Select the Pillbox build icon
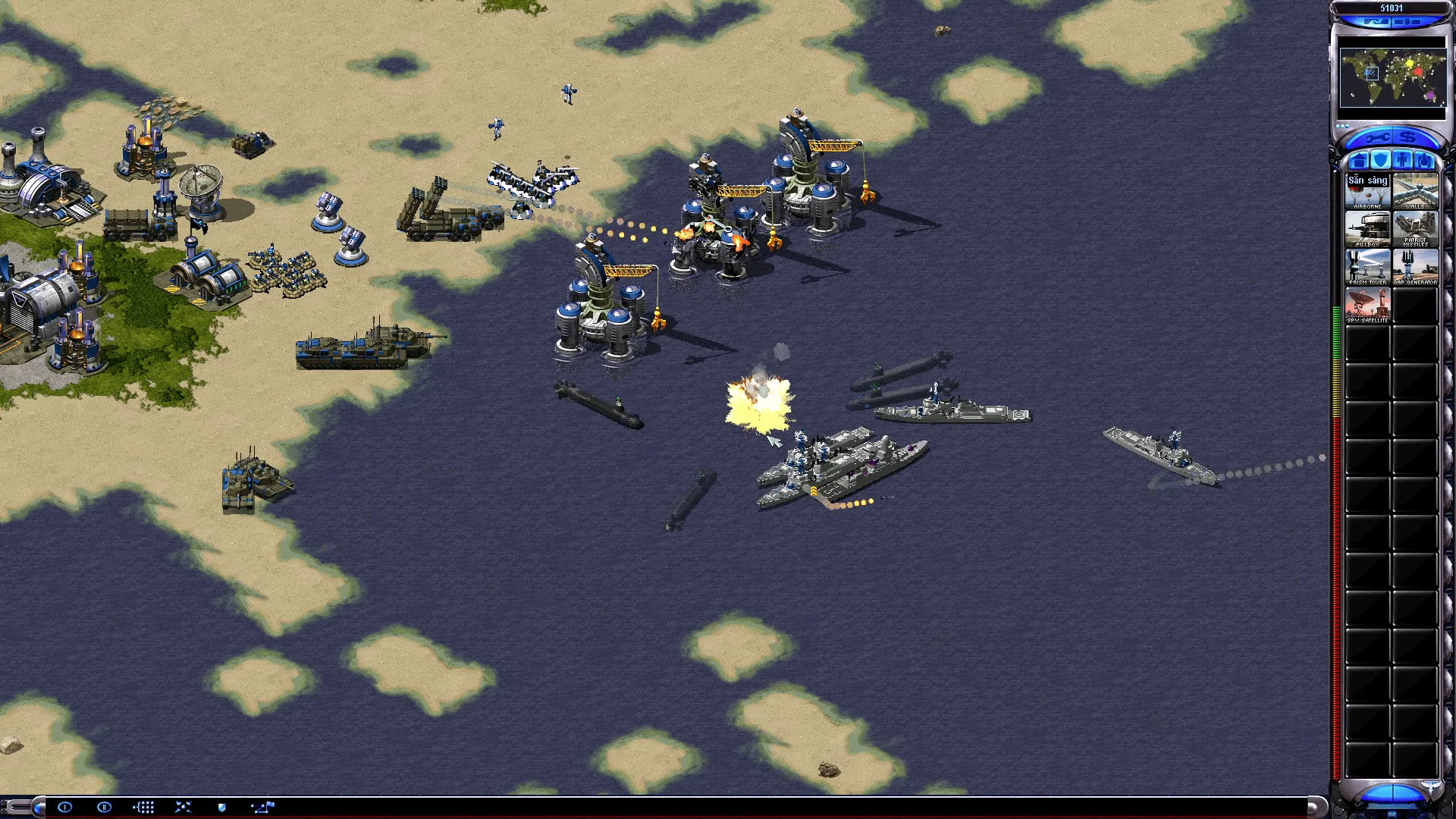The width and height of the screenshot is (1456, 819). click(1369, 227)
